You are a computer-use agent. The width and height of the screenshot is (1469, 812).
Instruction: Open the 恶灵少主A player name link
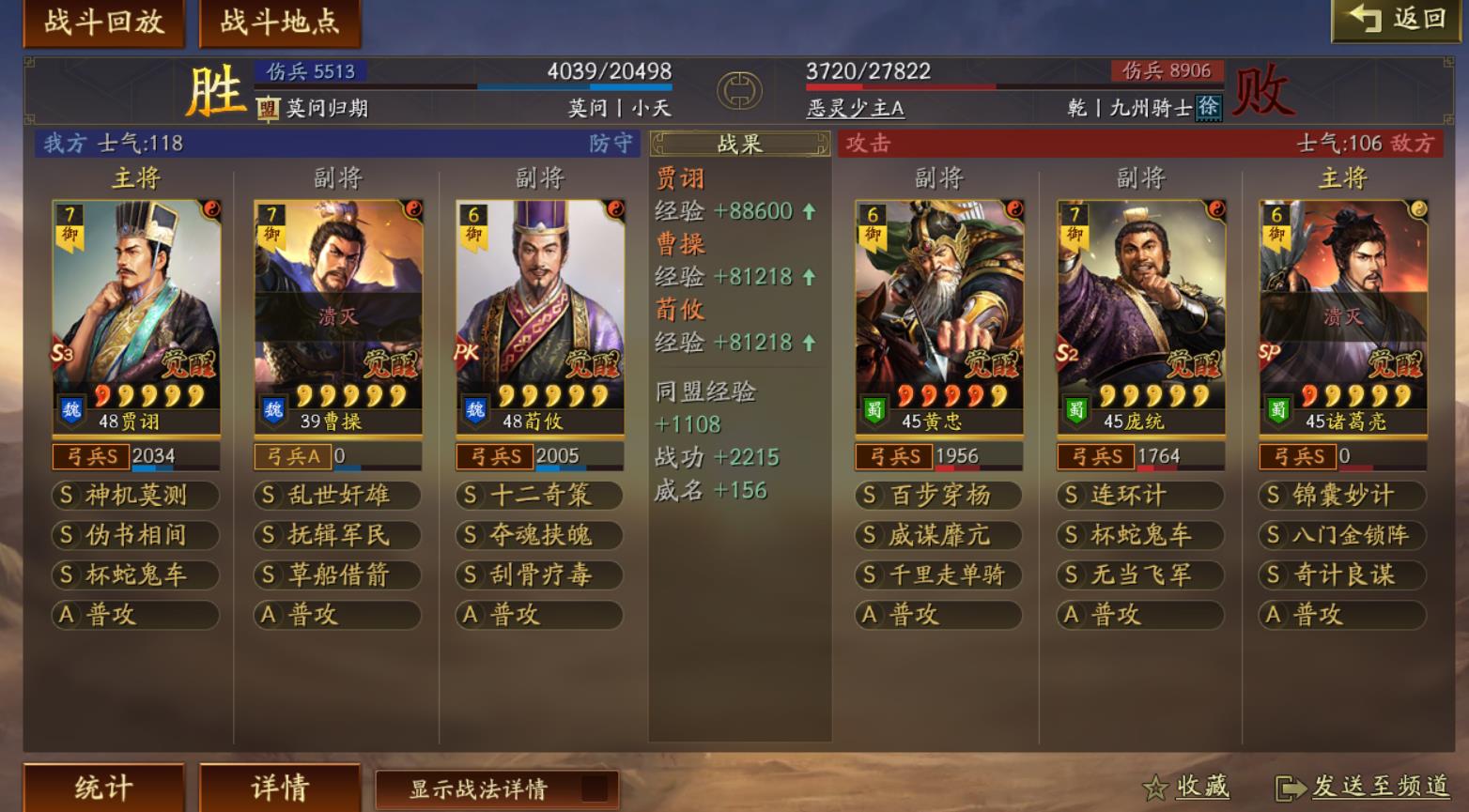click(855, 109)
